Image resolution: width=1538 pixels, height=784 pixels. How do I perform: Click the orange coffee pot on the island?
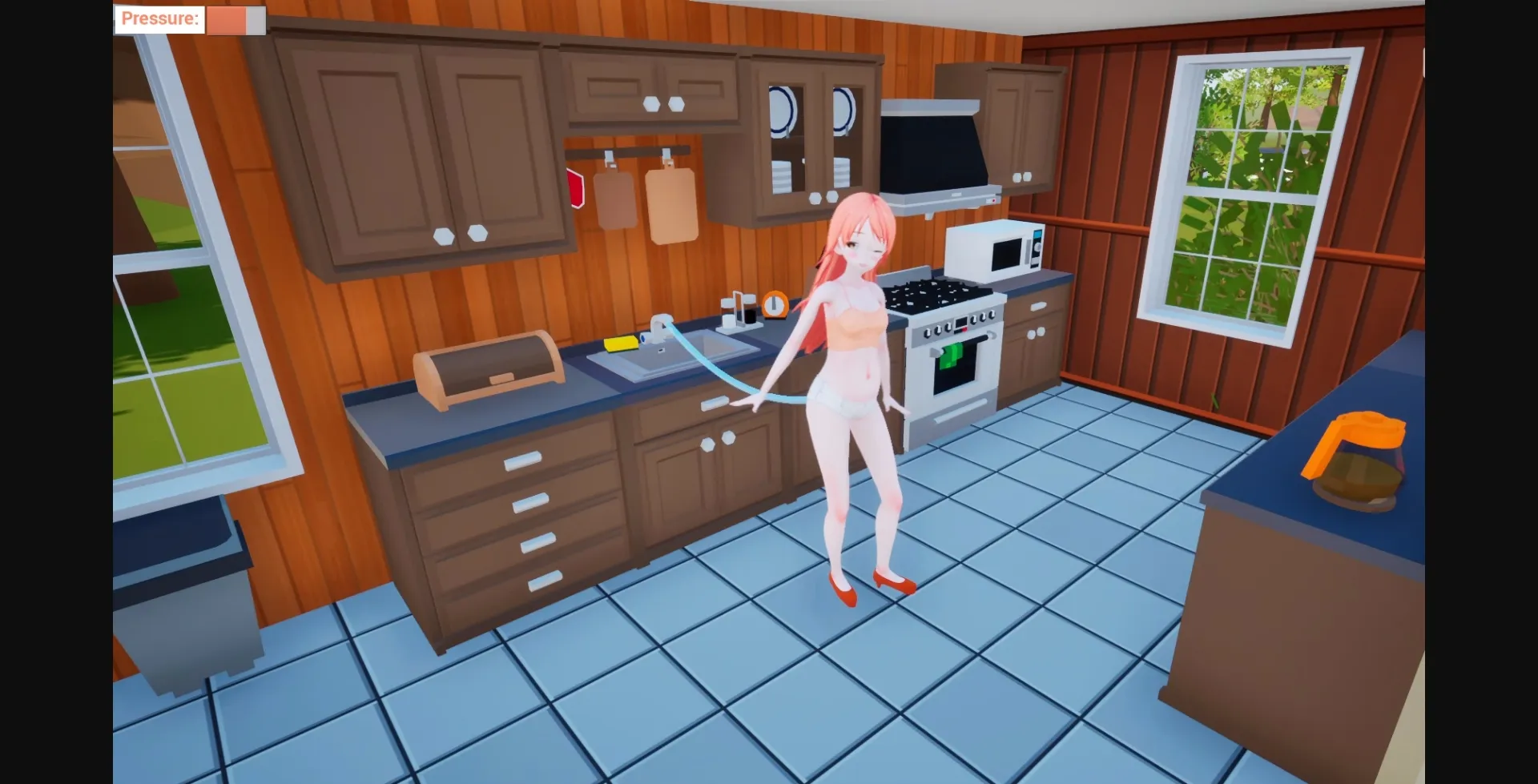pyautogui.click(x=1354, y=452)
